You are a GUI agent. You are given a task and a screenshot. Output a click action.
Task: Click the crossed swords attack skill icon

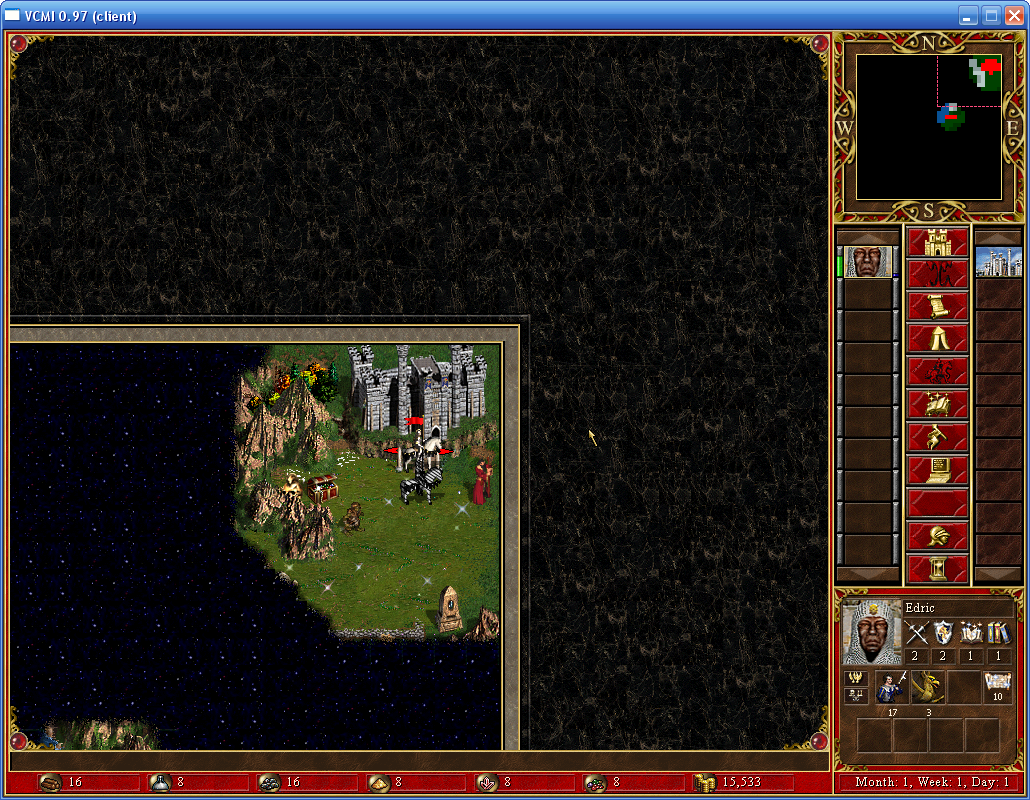917,632
